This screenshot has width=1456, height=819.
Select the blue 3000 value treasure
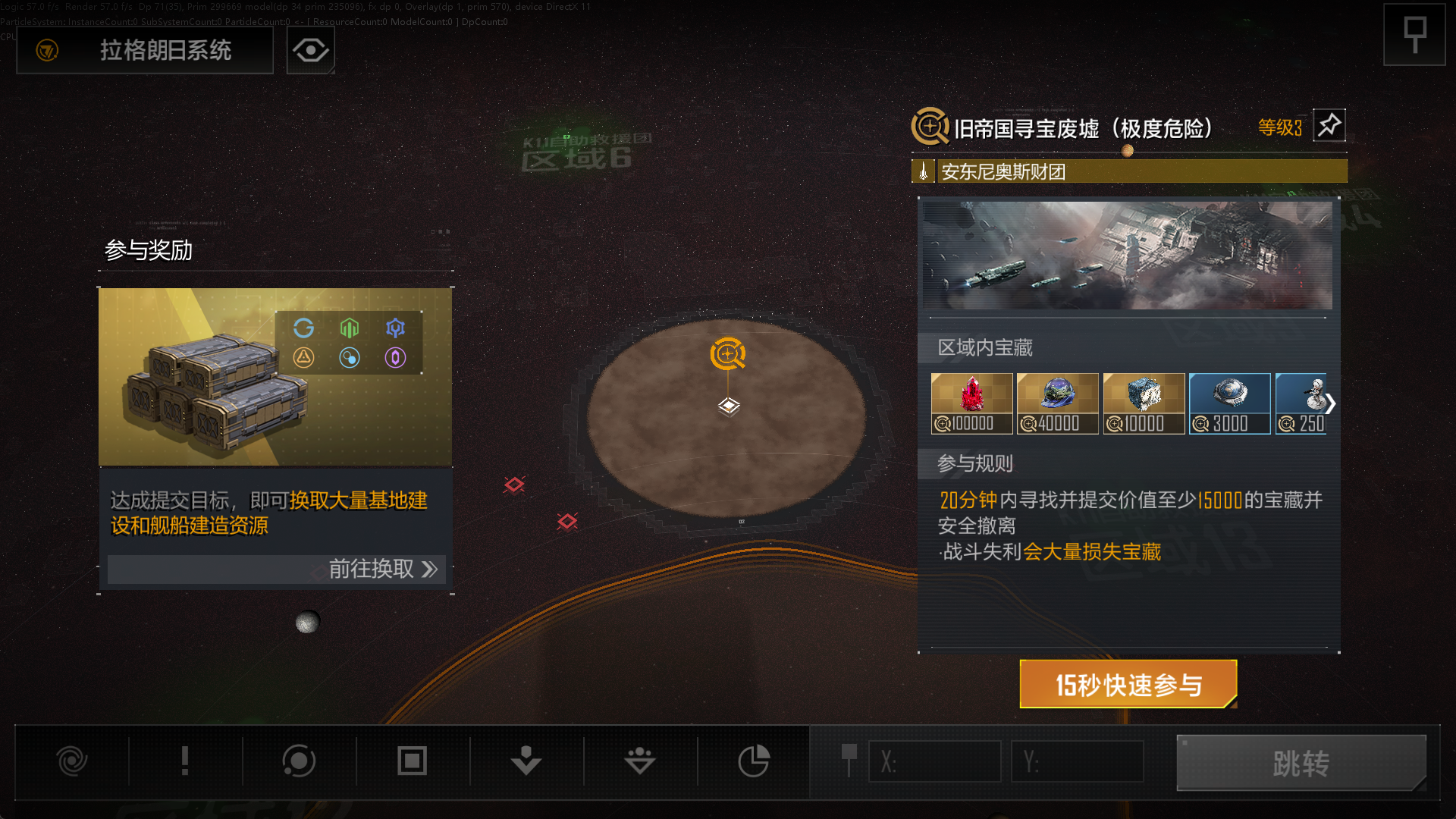1229,403
